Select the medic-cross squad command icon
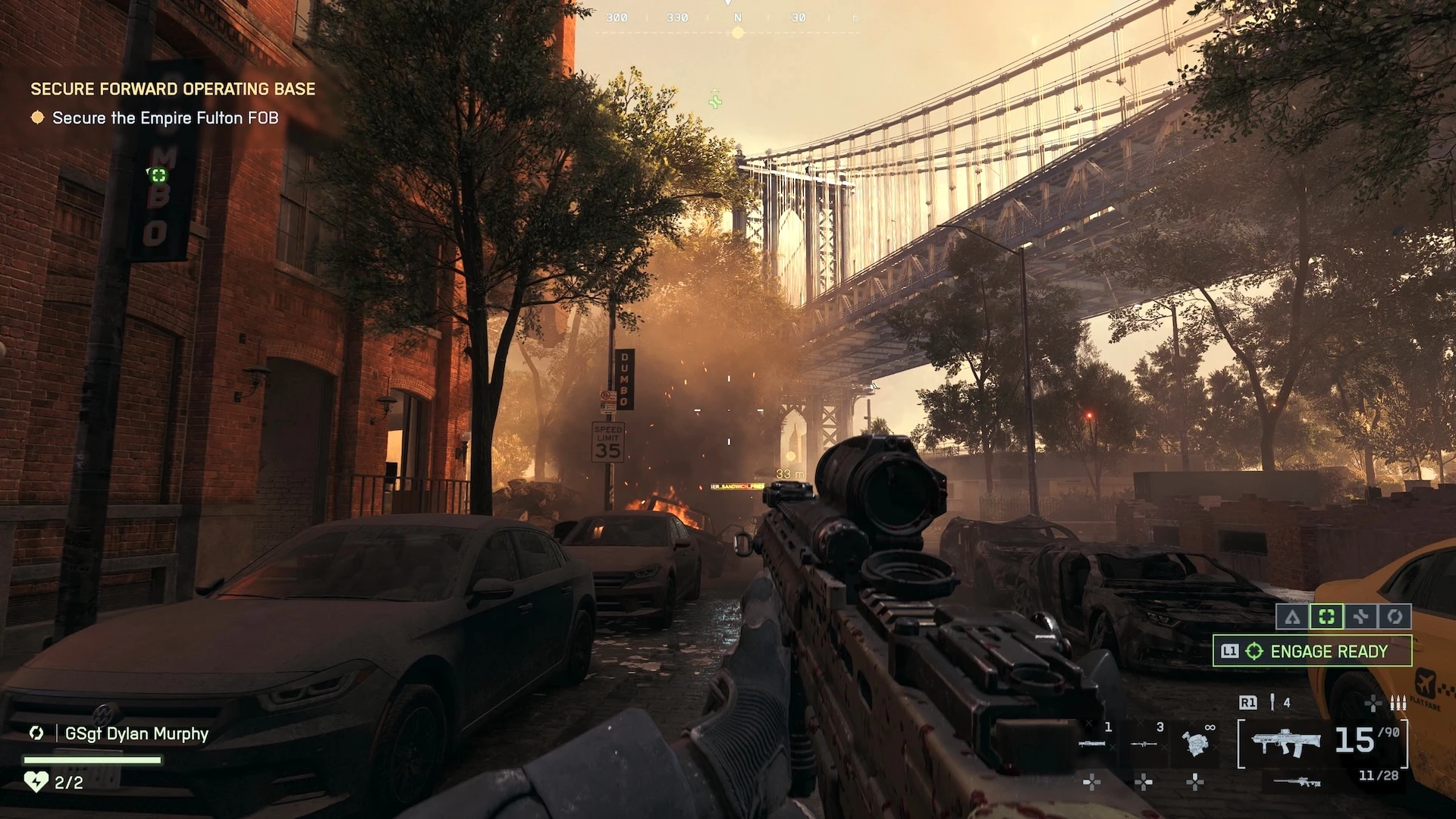 click(1360, 617)
